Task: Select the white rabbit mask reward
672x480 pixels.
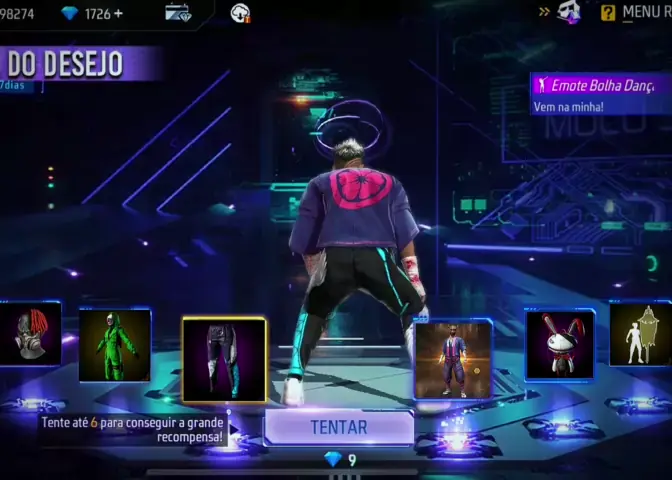Action: point(559,345)
